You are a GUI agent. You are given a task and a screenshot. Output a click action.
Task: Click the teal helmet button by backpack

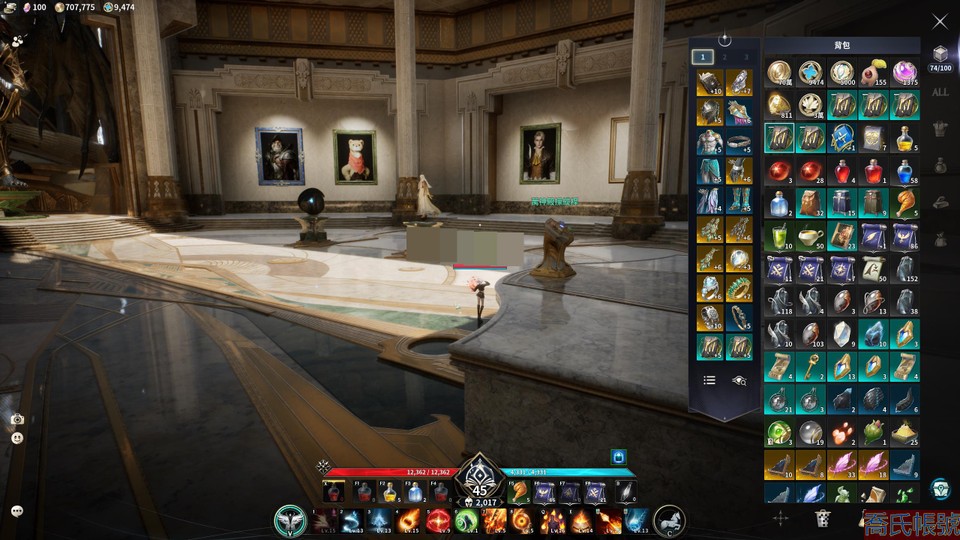coord(940,488)
